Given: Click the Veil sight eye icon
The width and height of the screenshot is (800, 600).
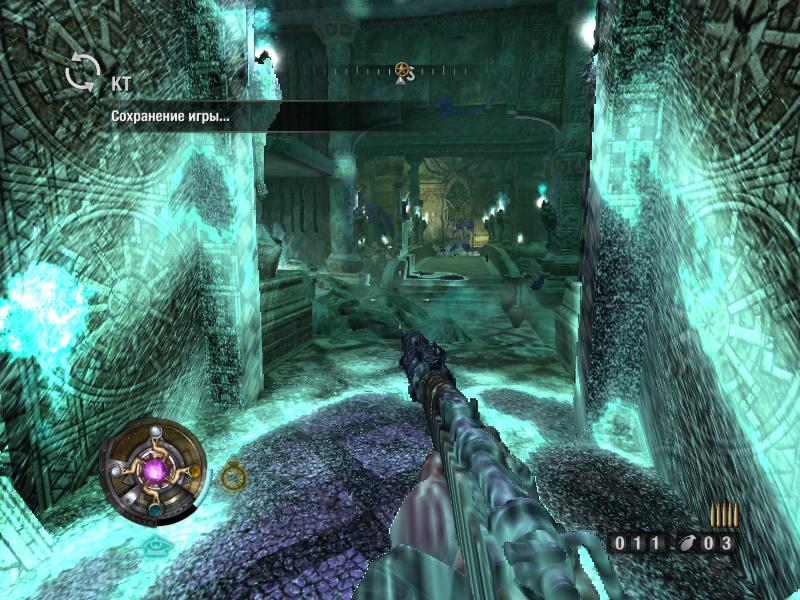Looking at the screenshot, I should (153, 547).
